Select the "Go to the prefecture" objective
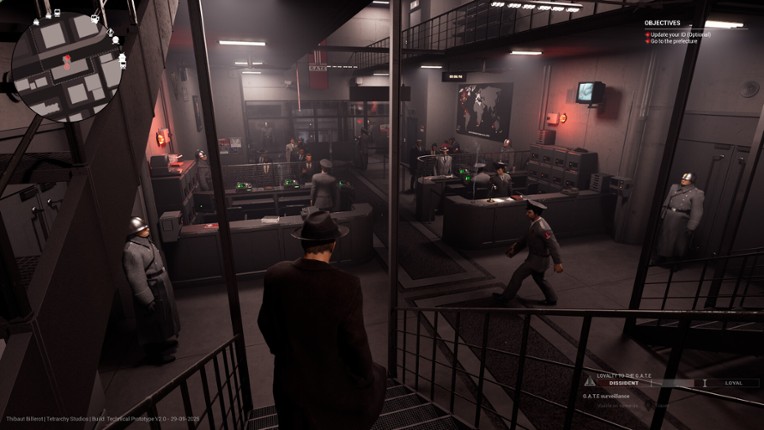Viewport: 764px width, 430px height. click(676, 42)
